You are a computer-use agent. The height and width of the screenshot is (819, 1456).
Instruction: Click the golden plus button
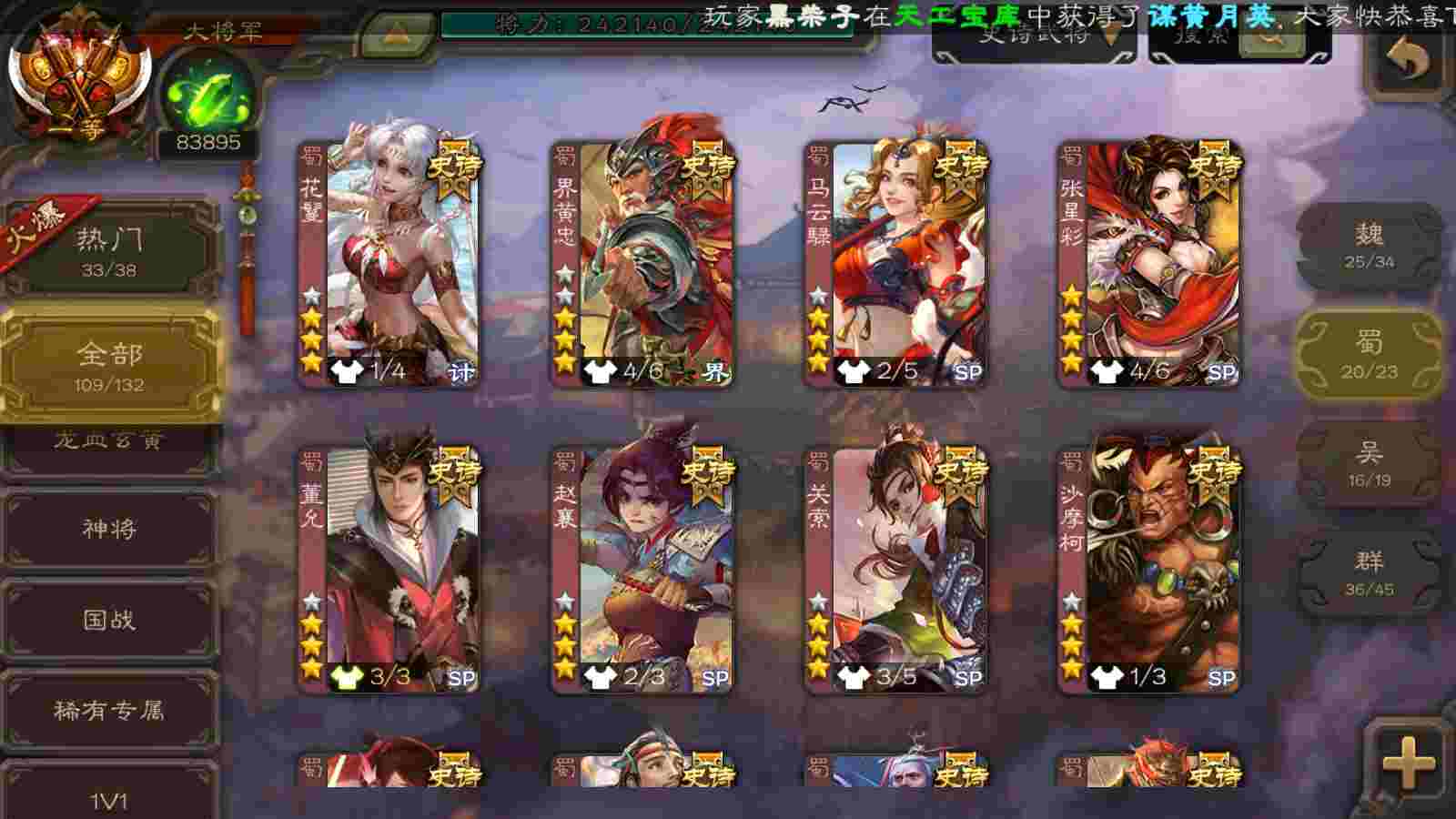pos(1407,763)
